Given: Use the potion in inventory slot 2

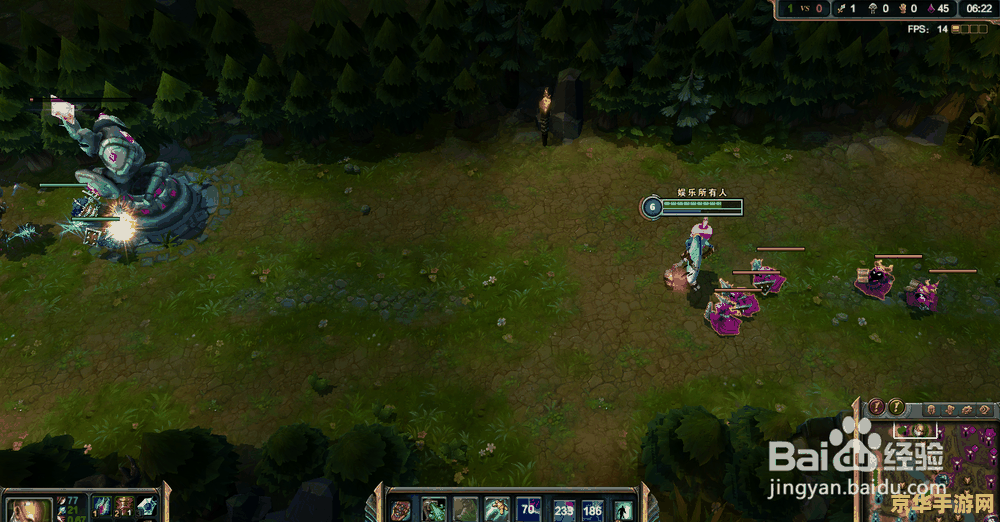Looking at the screenshot, I should (x=124, y=507).
